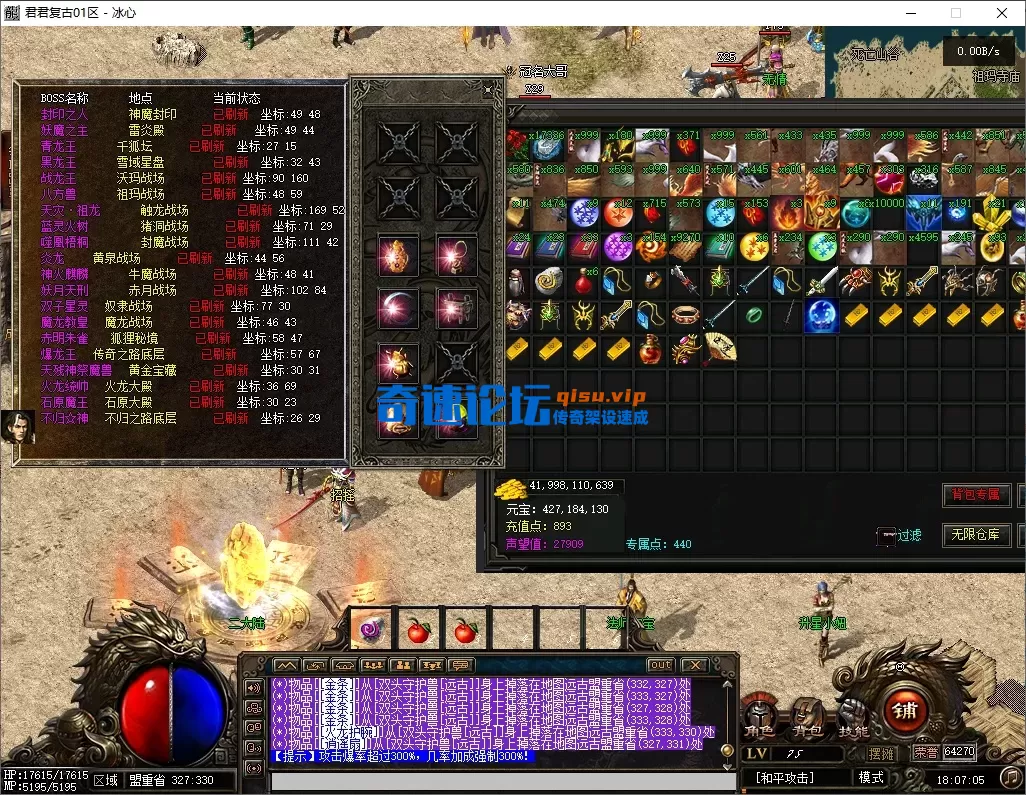Toggle the music note sound button
Viewport: 1026px width, 795px height.
click(1010, 776)
